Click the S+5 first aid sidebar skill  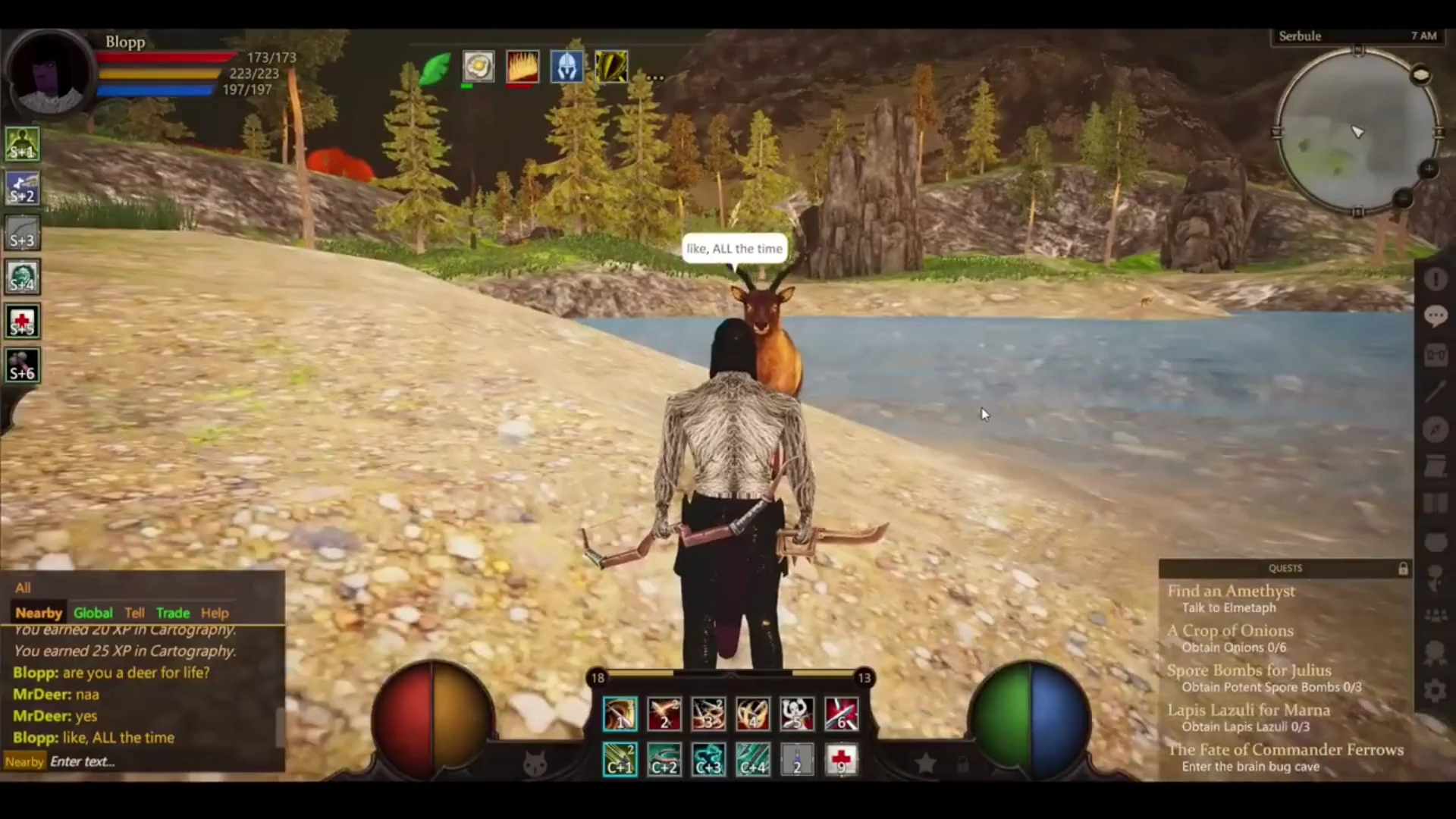[22, 322]
